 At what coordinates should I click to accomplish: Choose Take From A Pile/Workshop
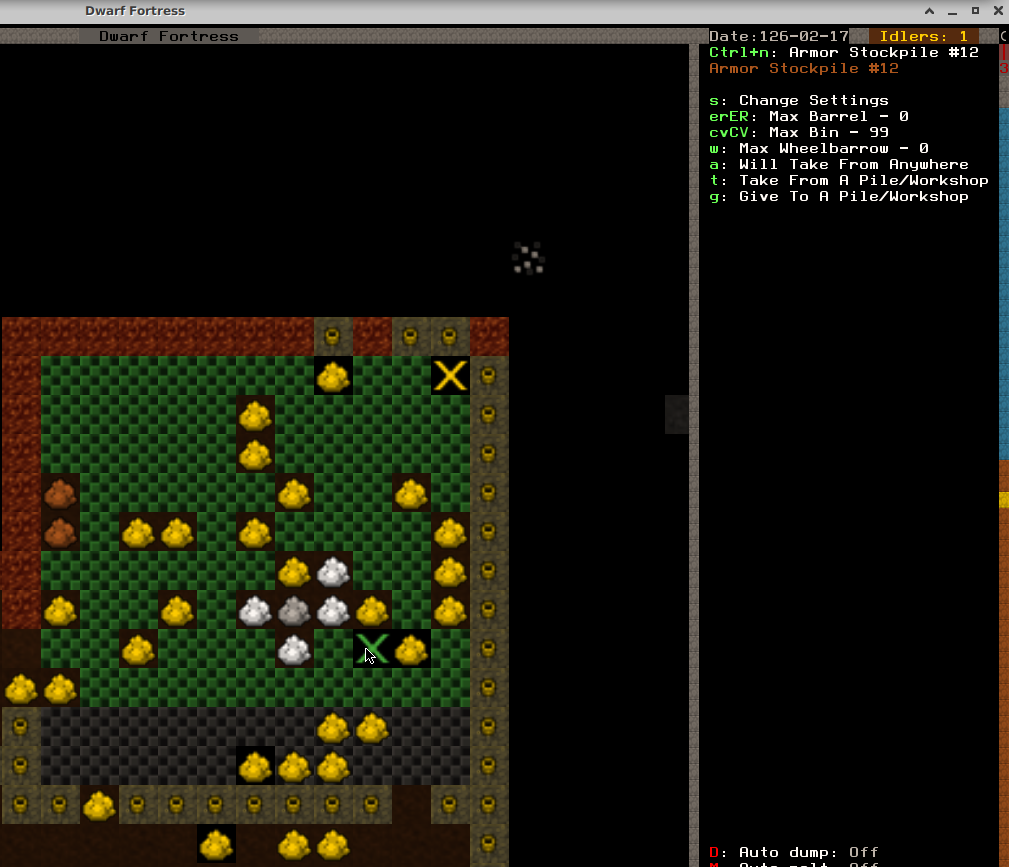(x=848, y=181)
